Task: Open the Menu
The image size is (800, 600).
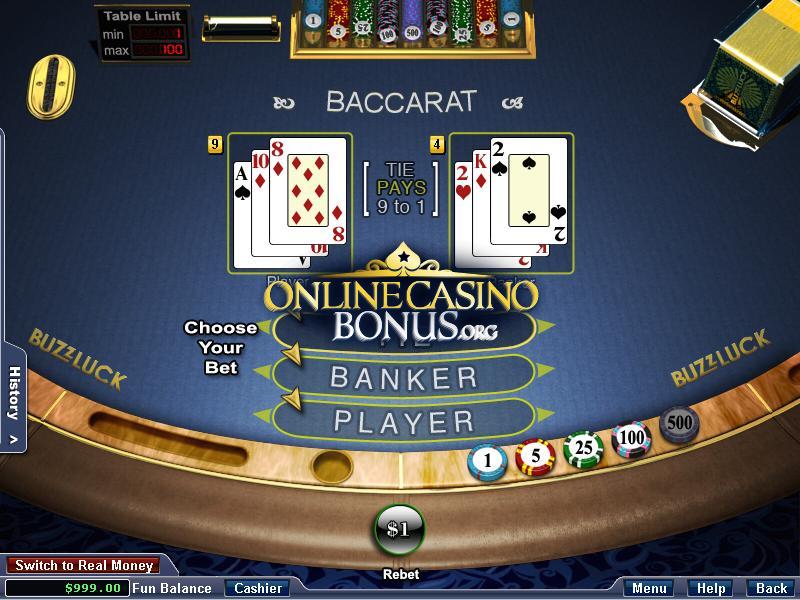Action: (650, 588)
